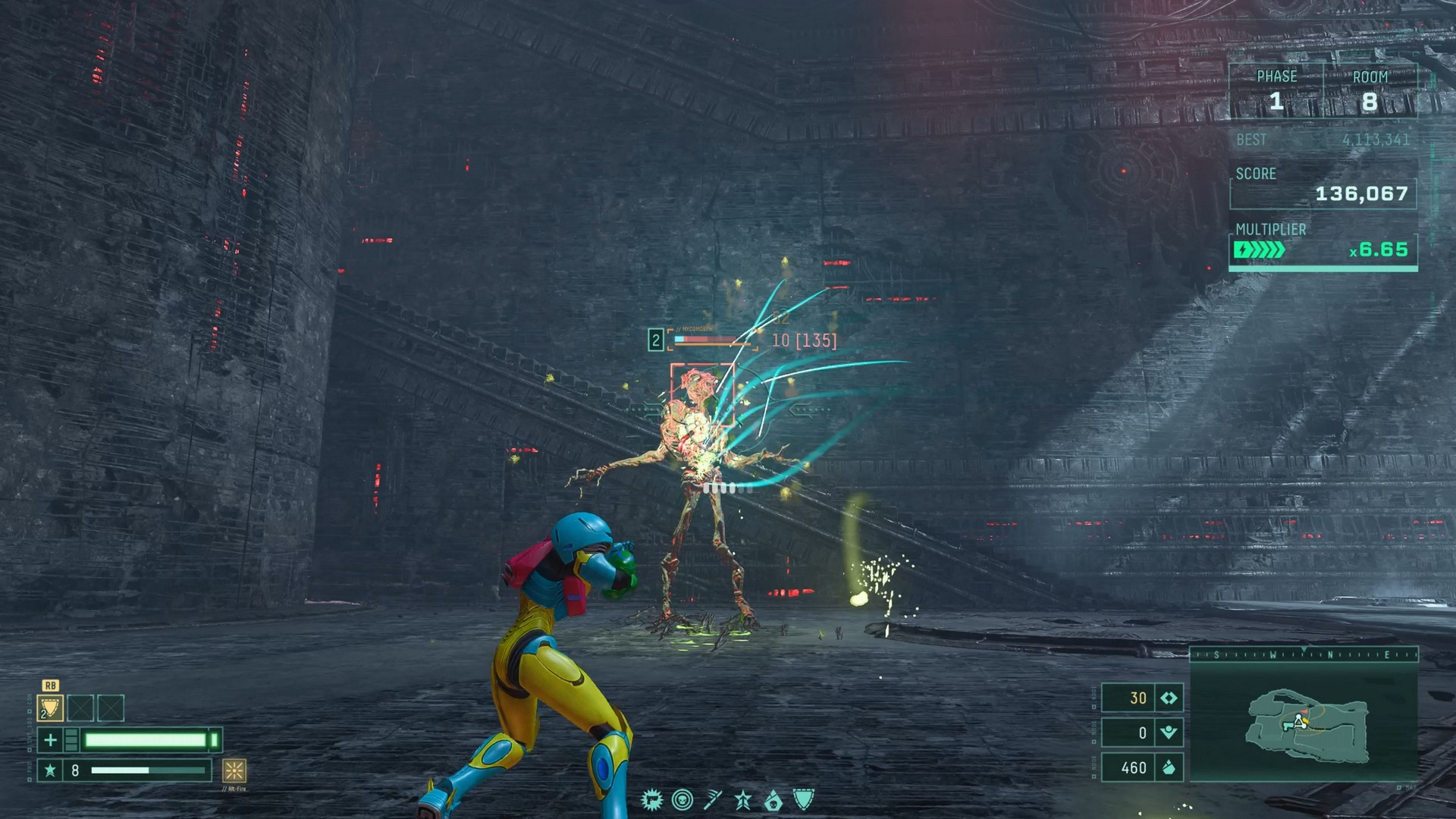Expand the first empty consumable slot
Image resolution: width=1456 pixels, height=819 pixels.
[80, 708]
